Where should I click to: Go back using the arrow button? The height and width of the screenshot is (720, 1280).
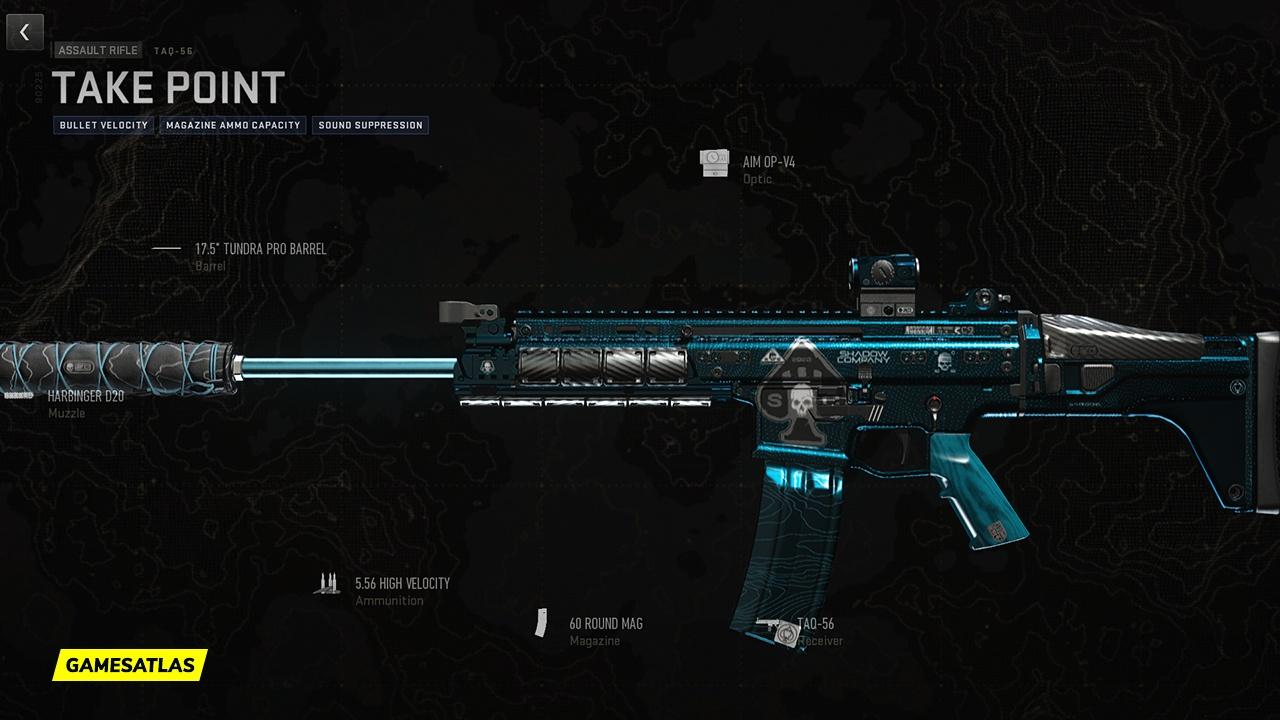(x=25, y=32)
